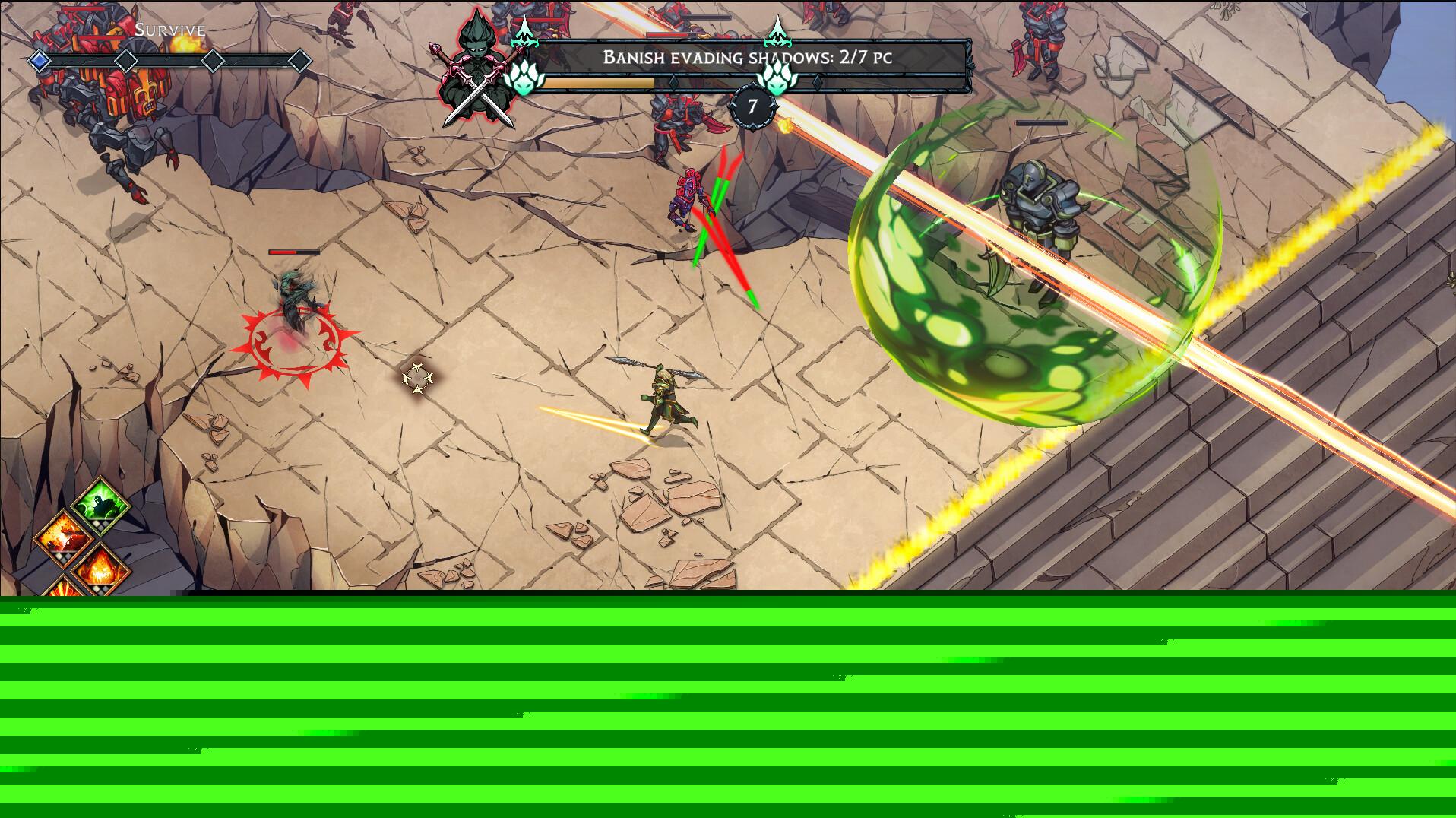This screenshot has height=818, width=1456.
Task: Activate the green shadow figure ability
Action: (x=101, y=503)
